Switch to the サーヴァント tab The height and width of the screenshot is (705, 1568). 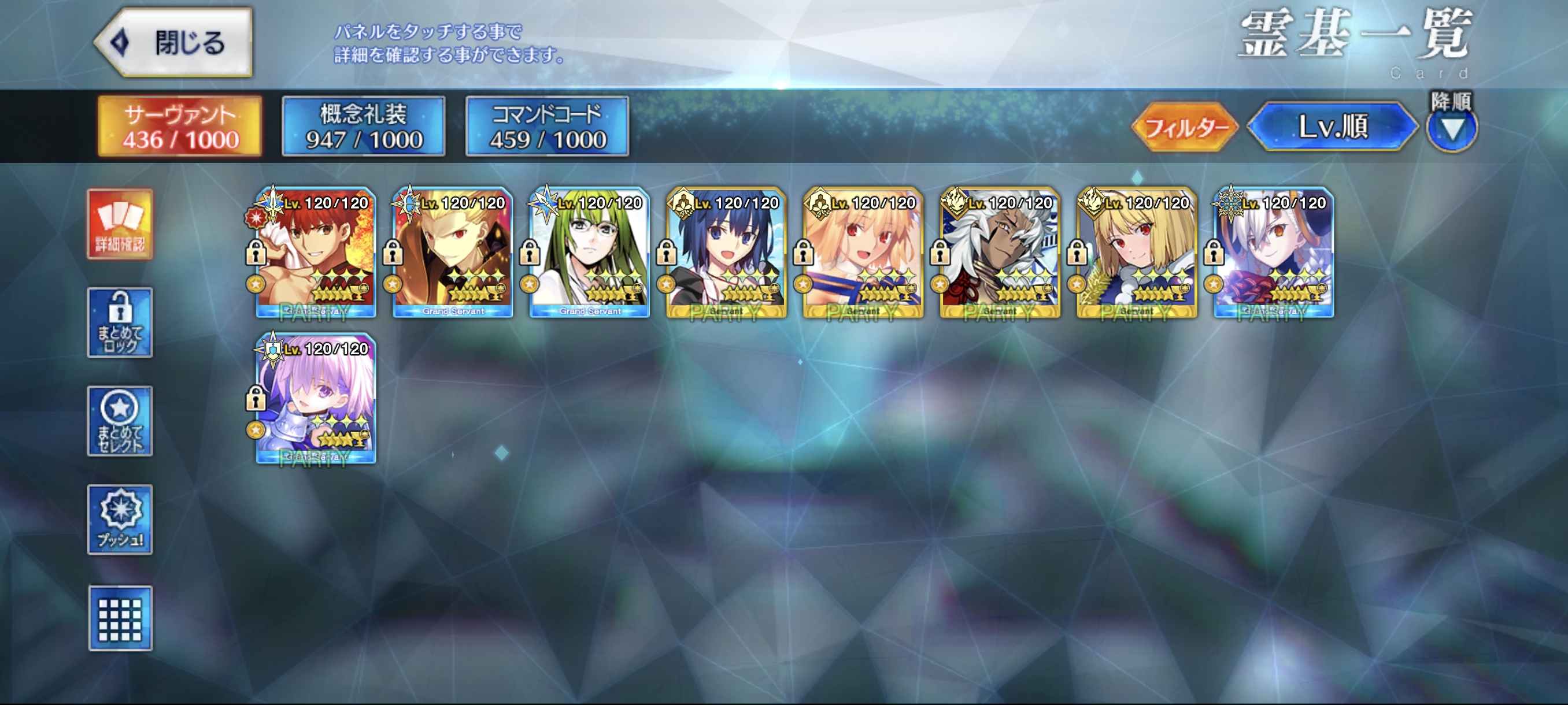(x=180, y=127)
